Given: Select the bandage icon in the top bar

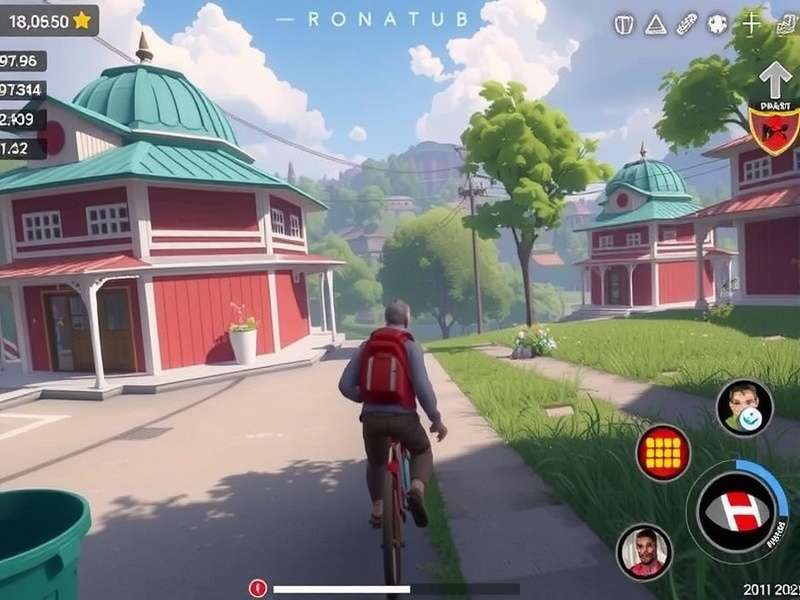Looking at the screenshot, I should click(x=686, y=24).
